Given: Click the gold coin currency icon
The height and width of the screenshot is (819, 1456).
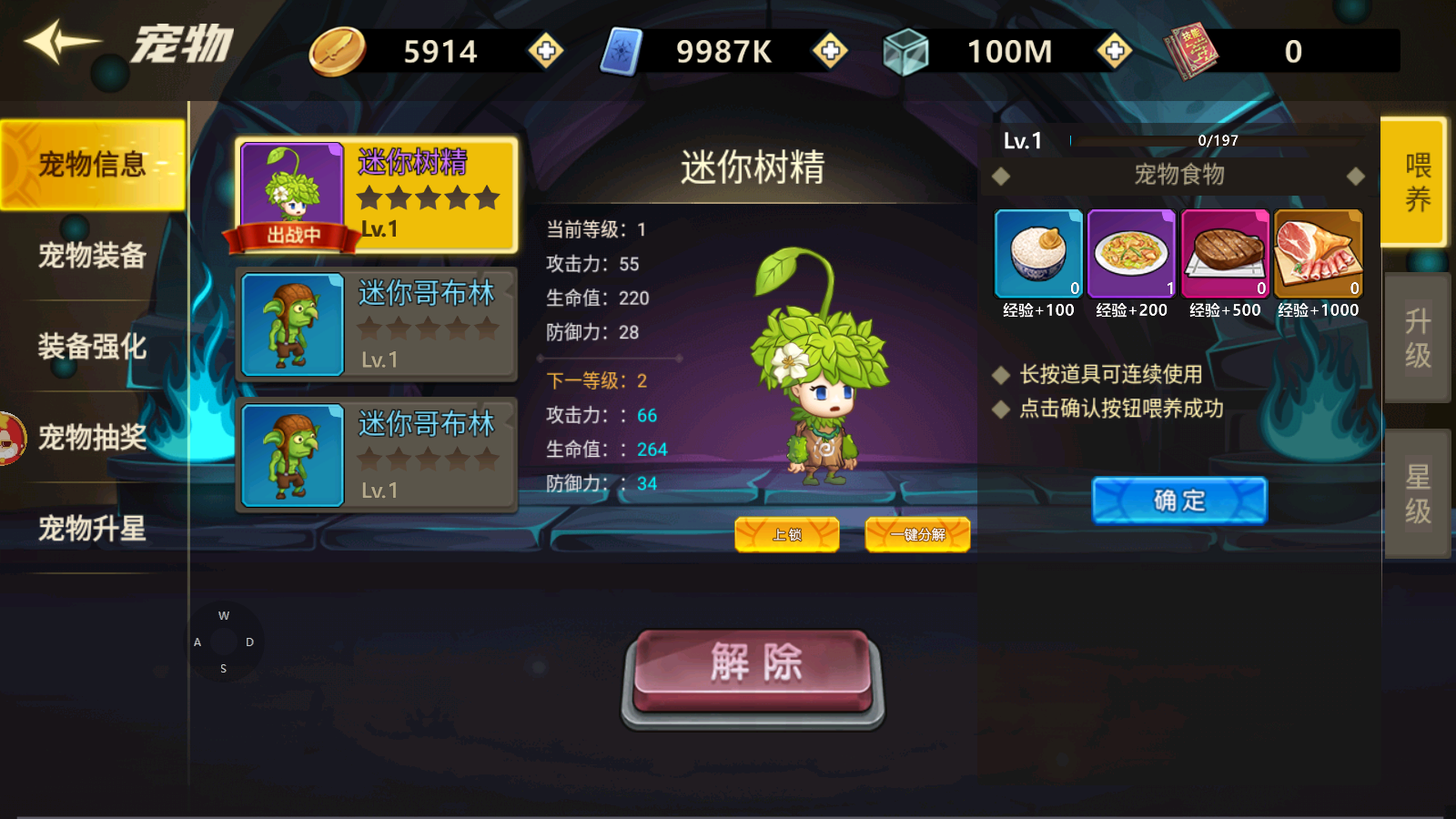Looking at the screenshot, I should click(x=338, y=52).
